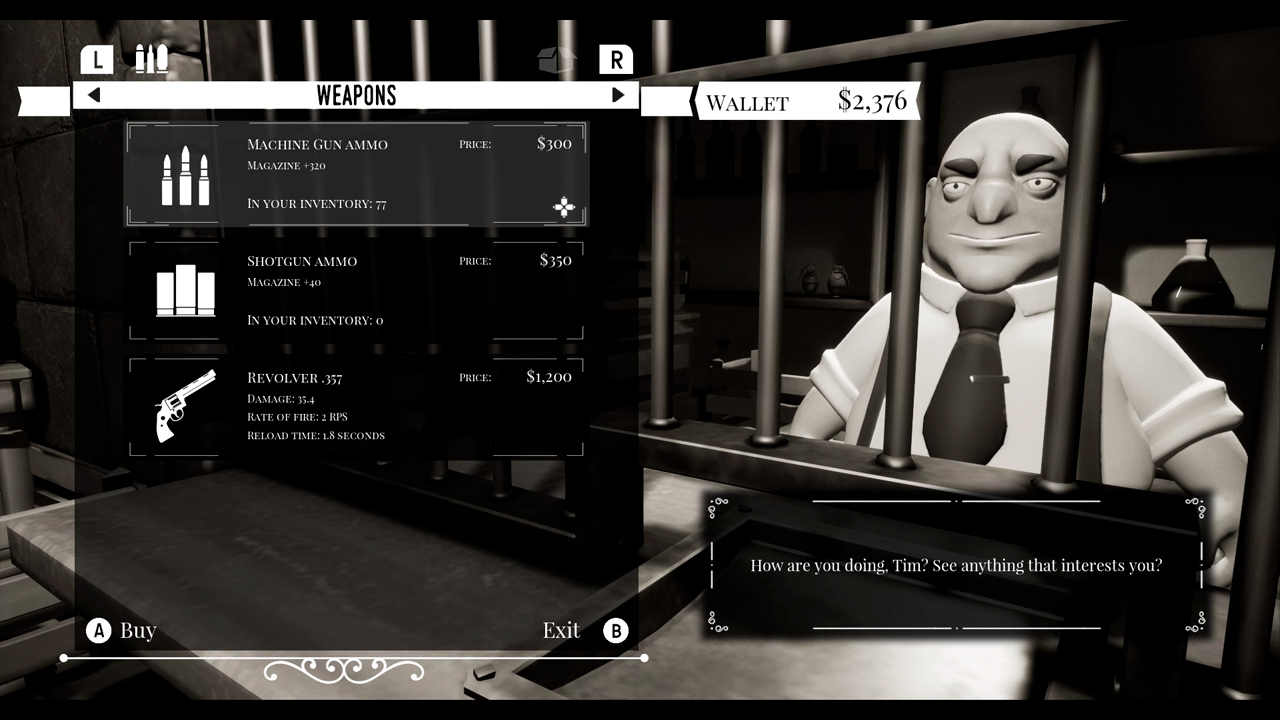Select the Revolver .357 pistol icon
This screenshot has height=720, width=1280.
point(186,408)
